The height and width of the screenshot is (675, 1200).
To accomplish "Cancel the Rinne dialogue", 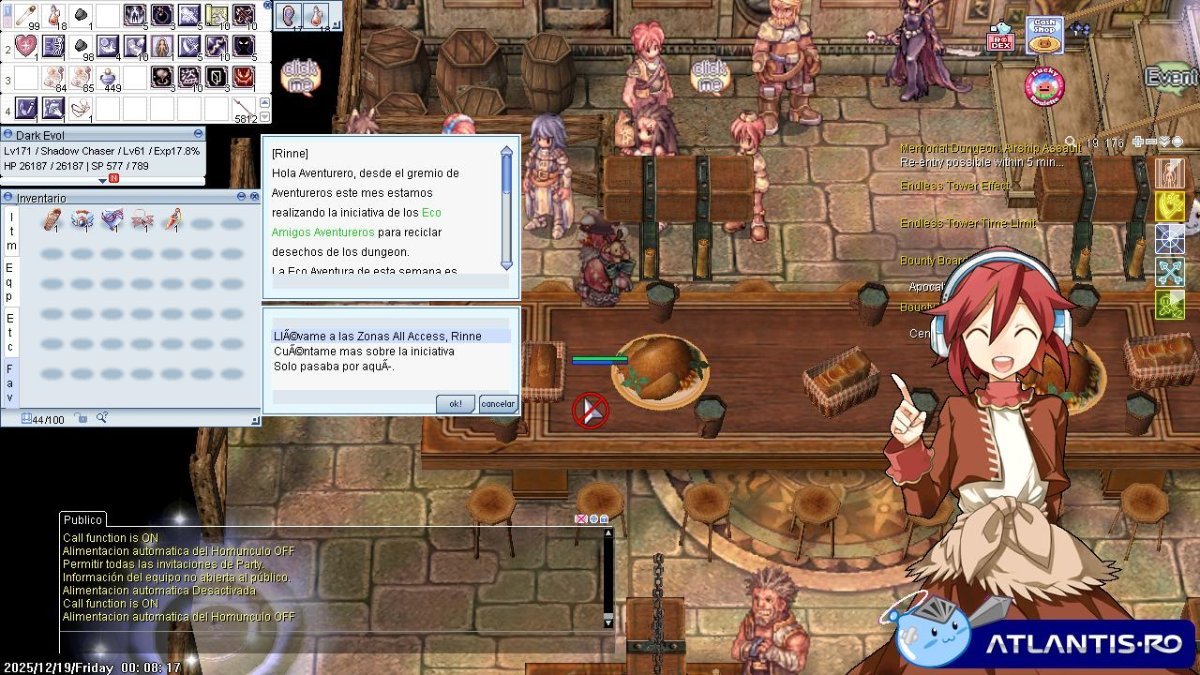I will (x=498, y=404).
